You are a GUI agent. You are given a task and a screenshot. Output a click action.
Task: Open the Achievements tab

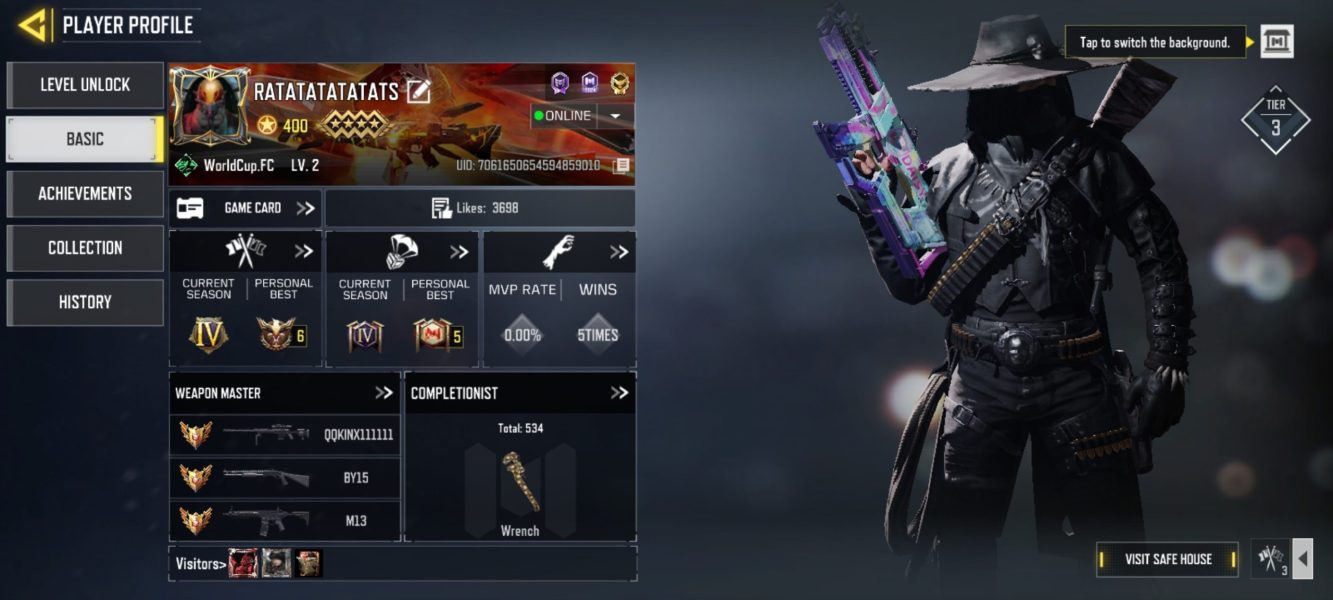coord(85,193)
